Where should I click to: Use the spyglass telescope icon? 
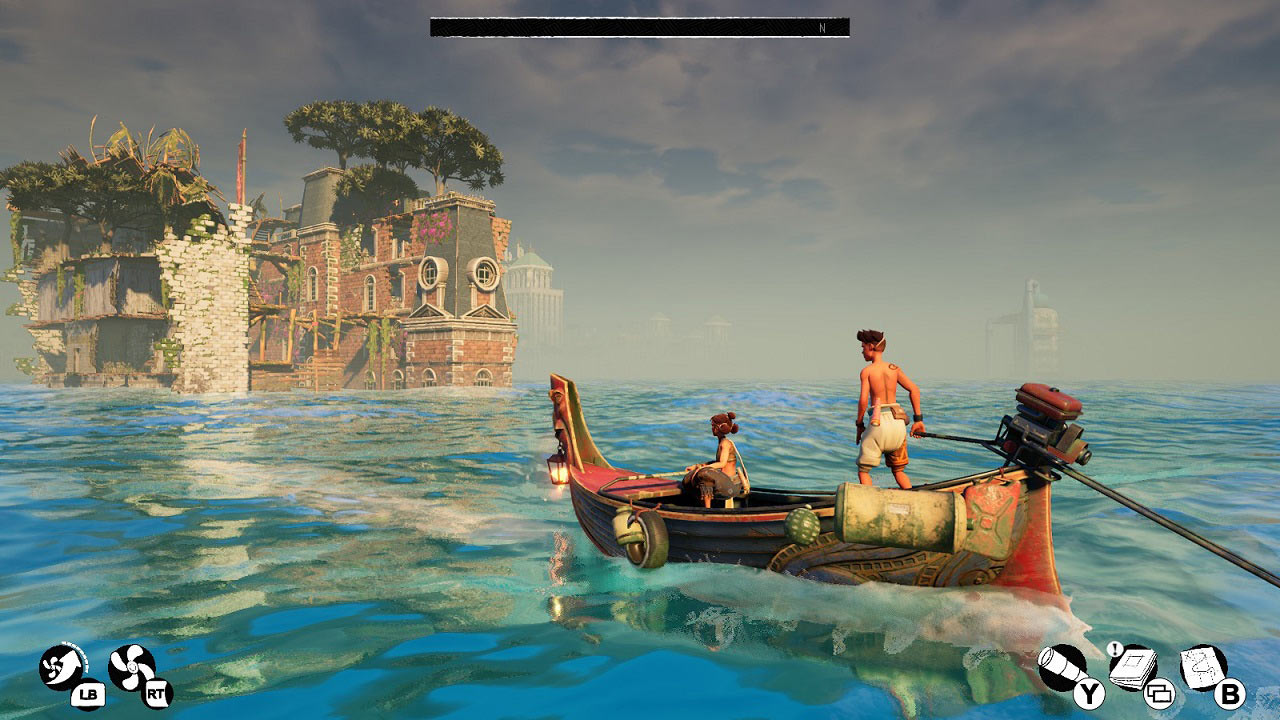pos(1060,667)
